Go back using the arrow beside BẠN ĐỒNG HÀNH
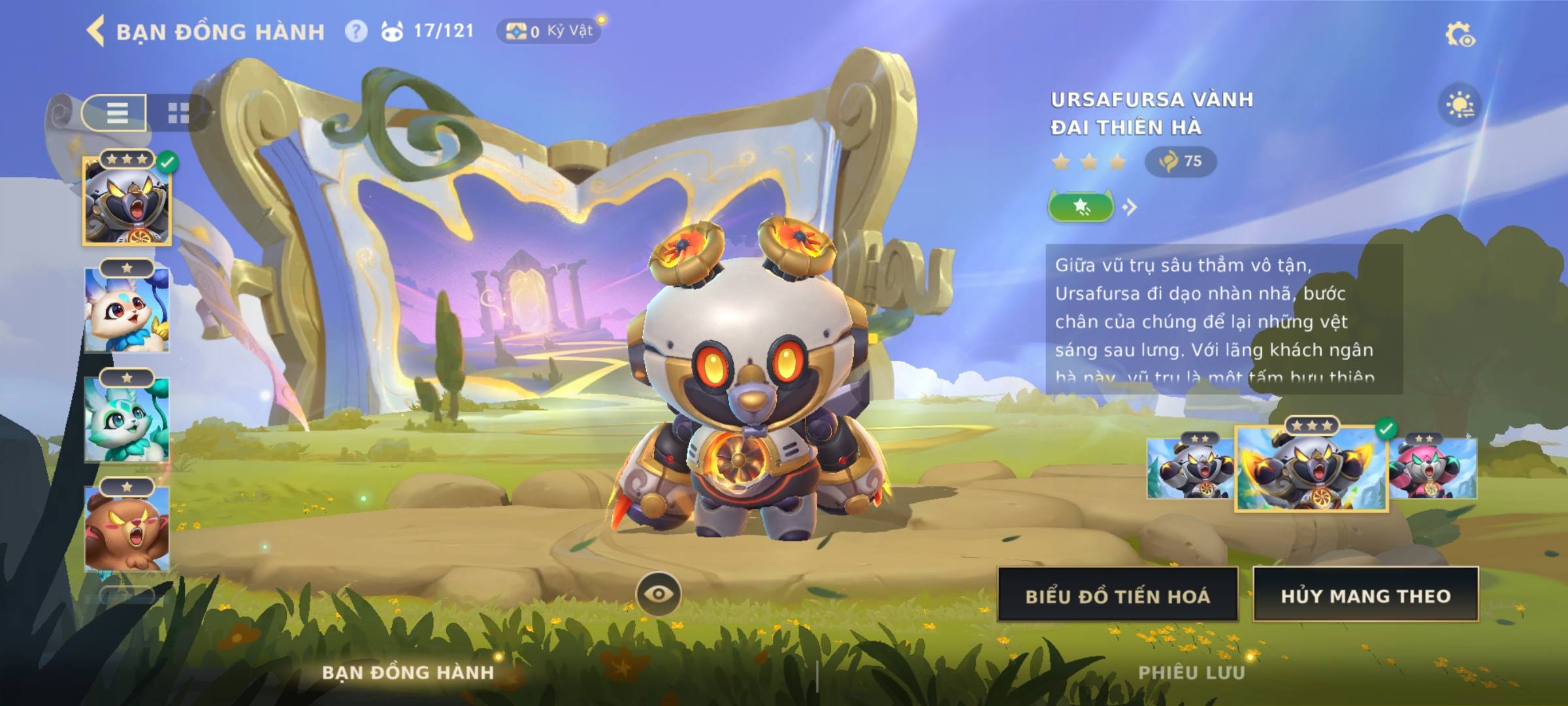 pos(96,31)
